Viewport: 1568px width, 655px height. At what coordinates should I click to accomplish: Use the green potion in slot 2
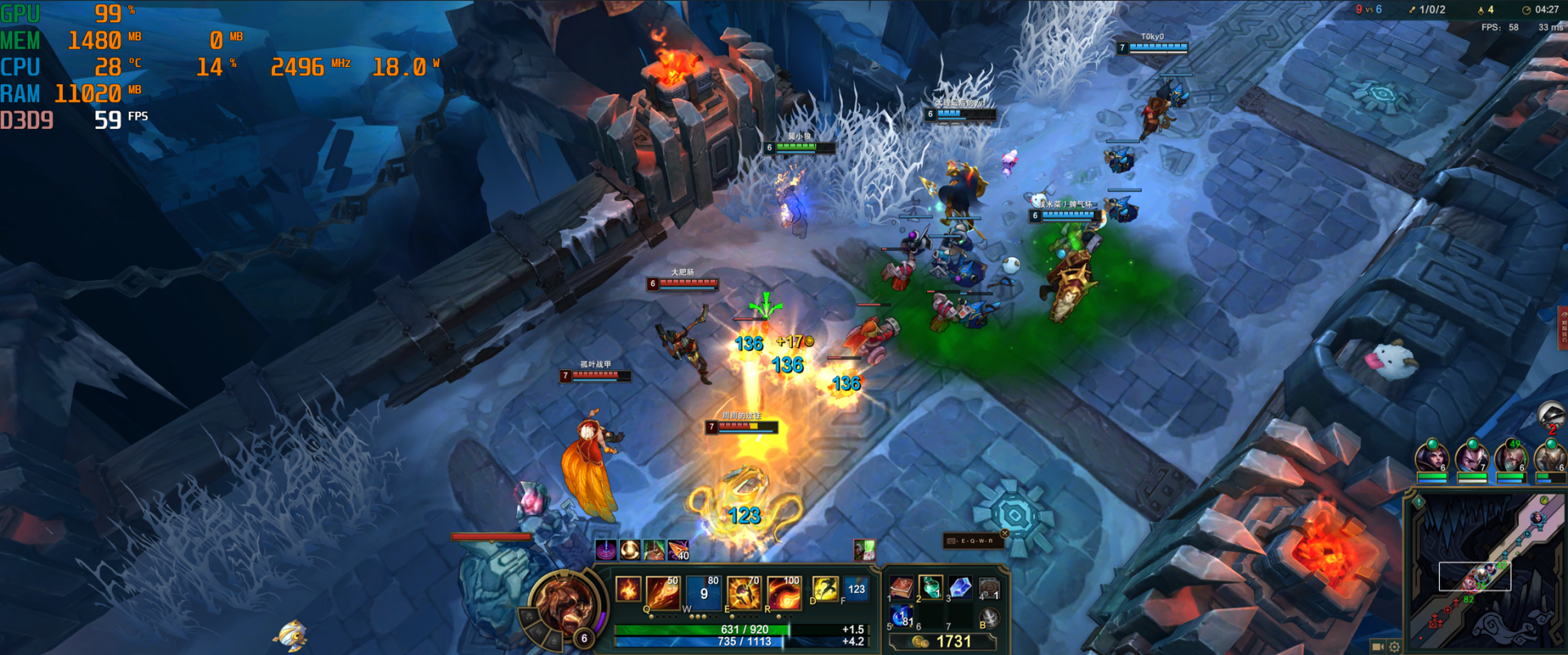click(x=930, y=586)
